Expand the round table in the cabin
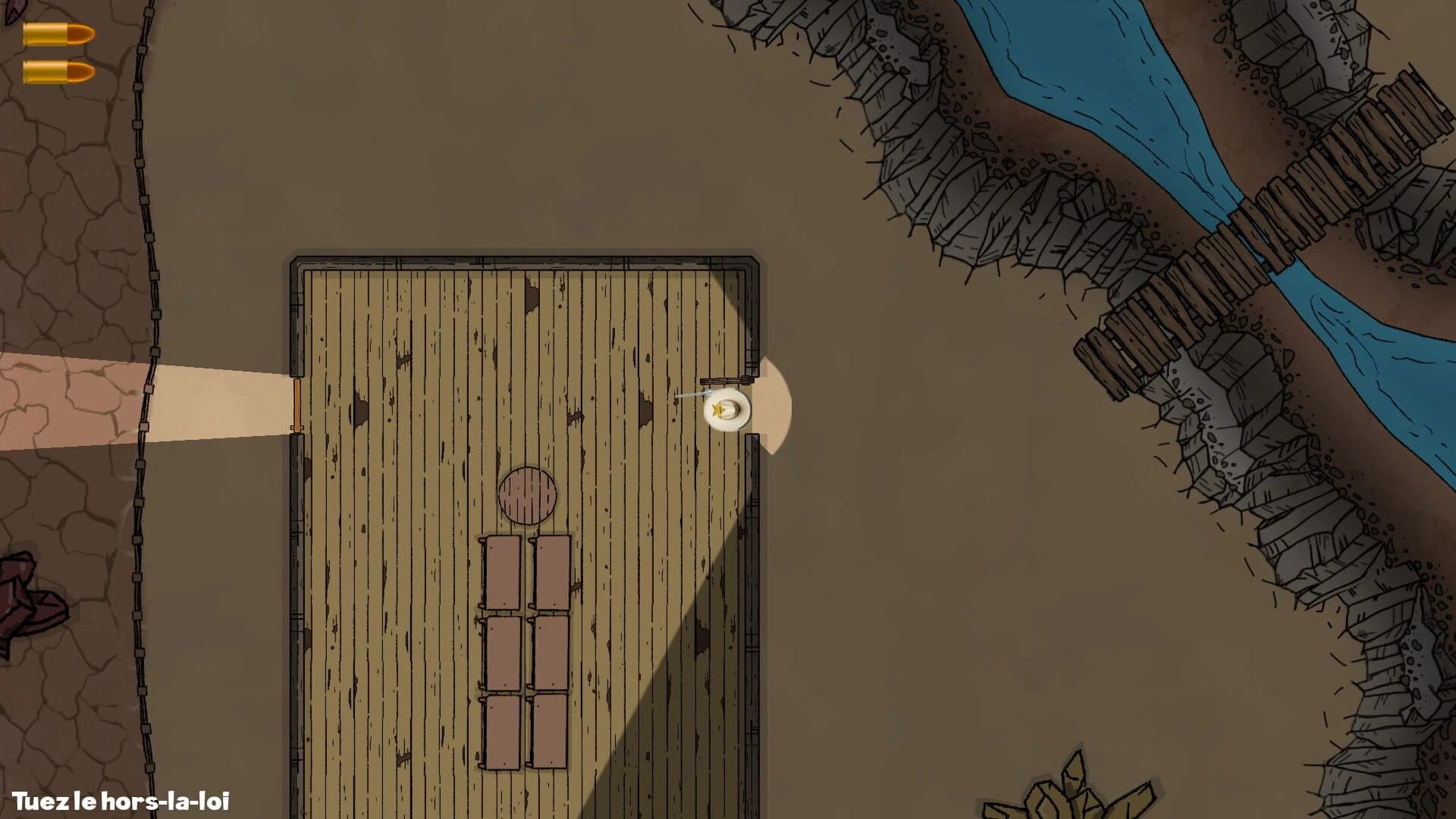Screen dimensions: 1456x819 529,493
